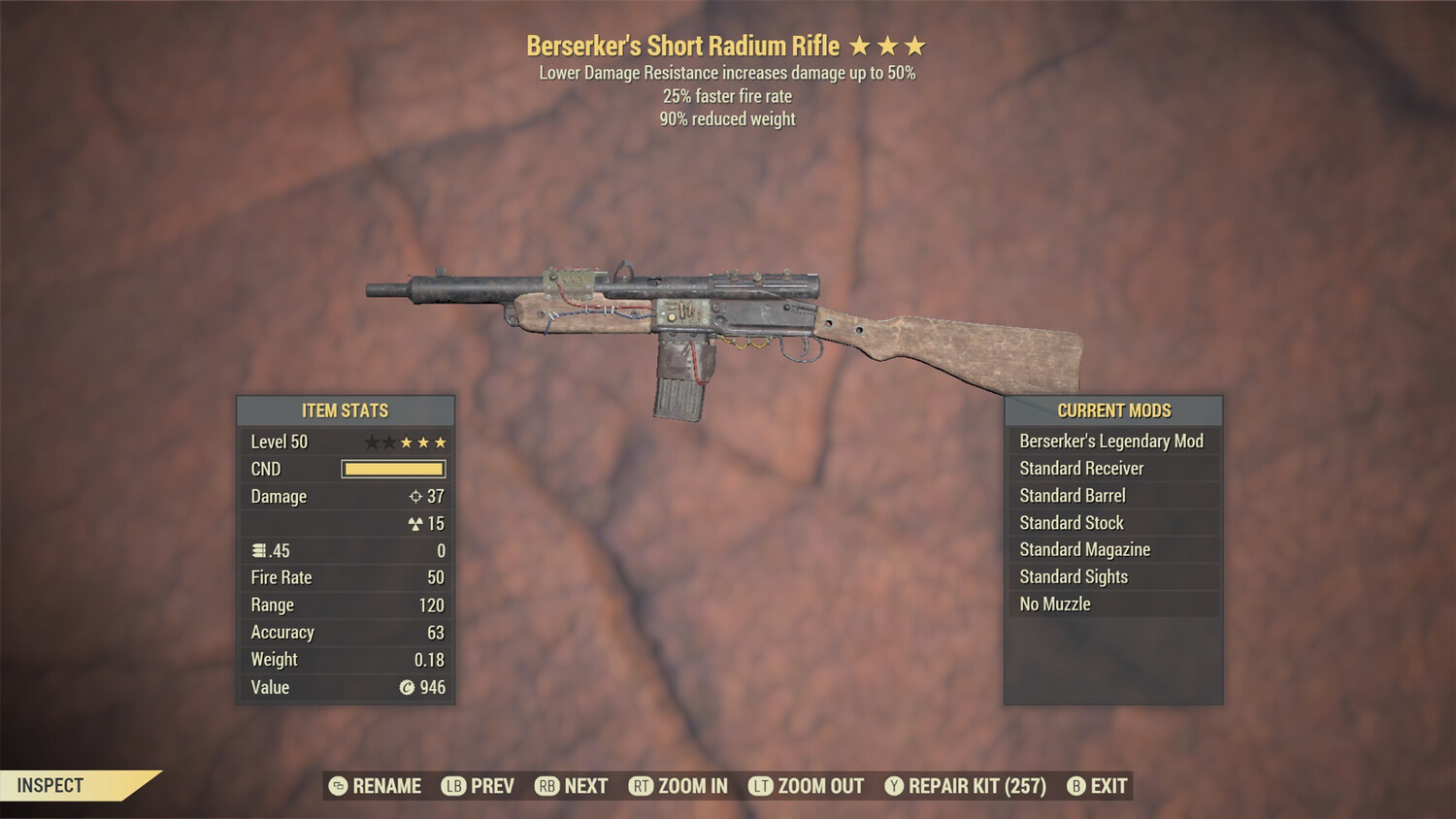Click the RT Zoom In button icon
This screenshot has height=819, width=1456.
pyautogui.click(x=643, y=787)
